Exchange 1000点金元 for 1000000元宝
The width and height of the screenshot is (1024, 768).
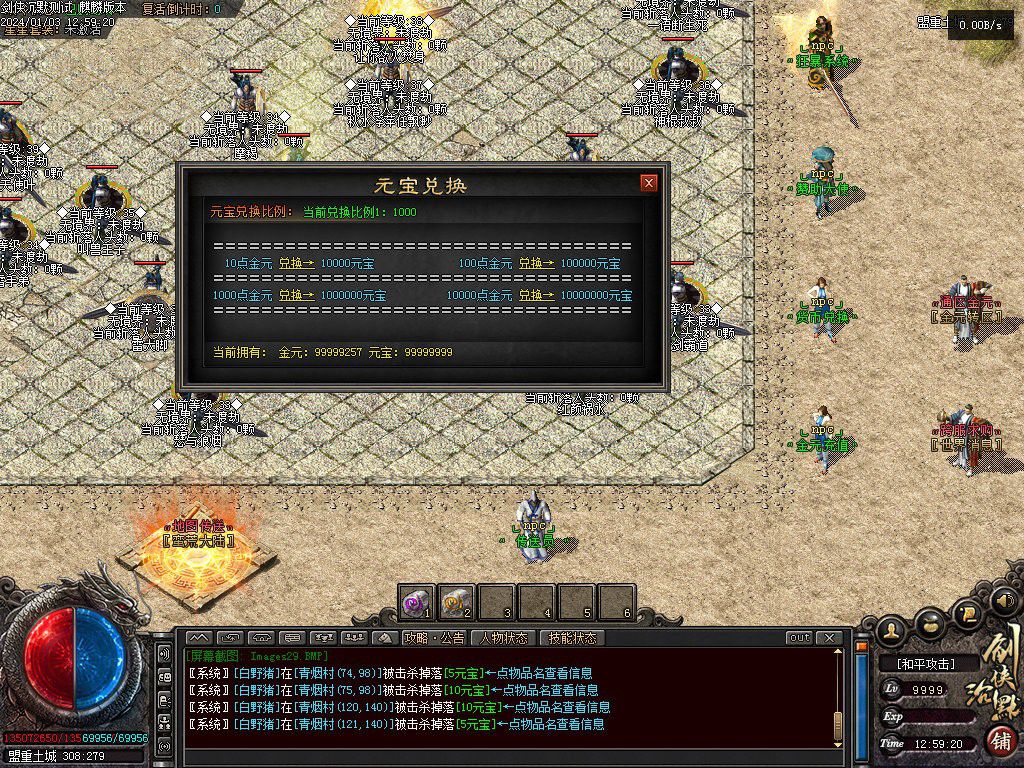[296, 296]
